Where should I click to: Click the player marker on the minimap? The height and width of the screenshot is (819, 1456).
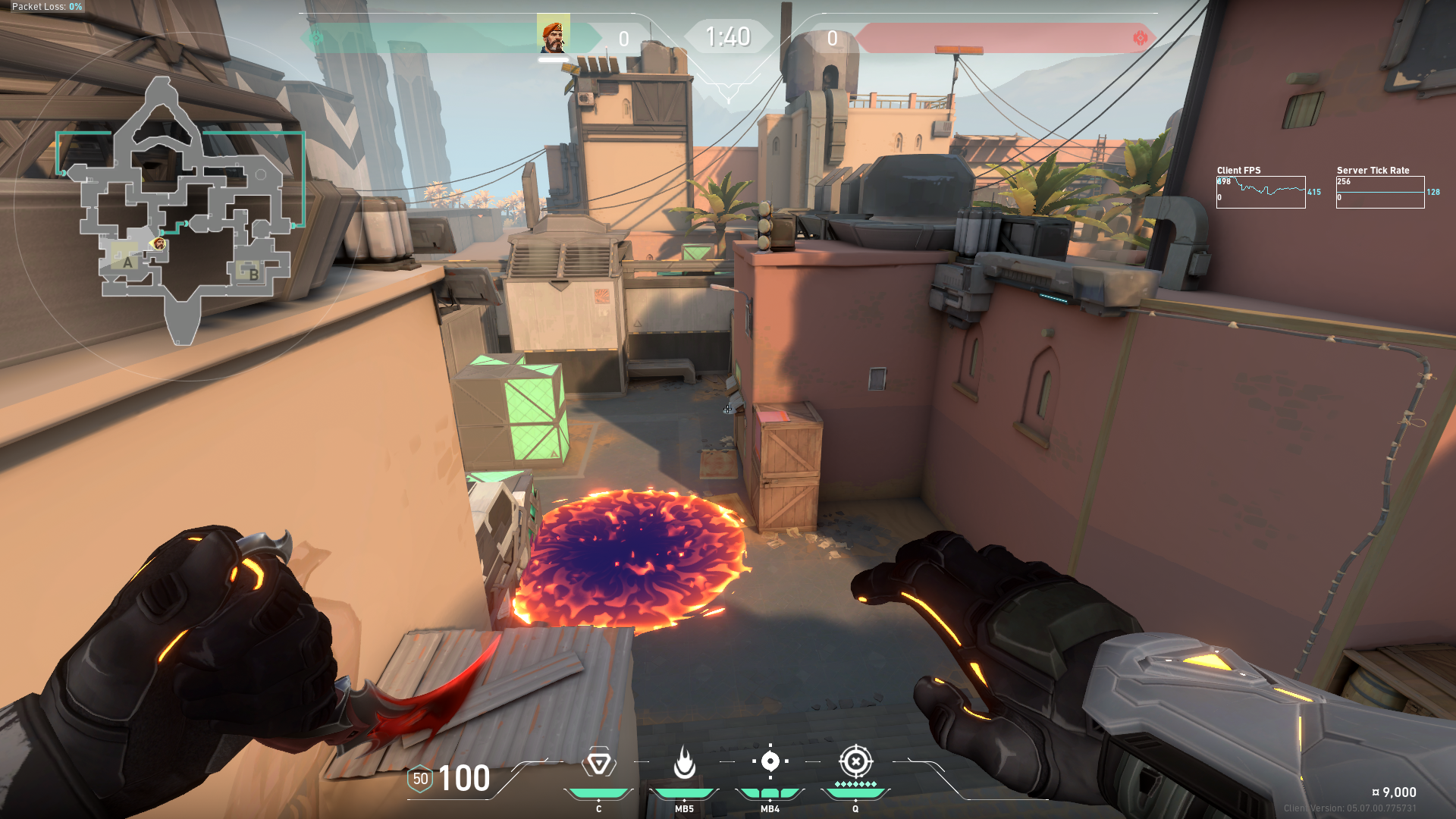coord(159,243)
